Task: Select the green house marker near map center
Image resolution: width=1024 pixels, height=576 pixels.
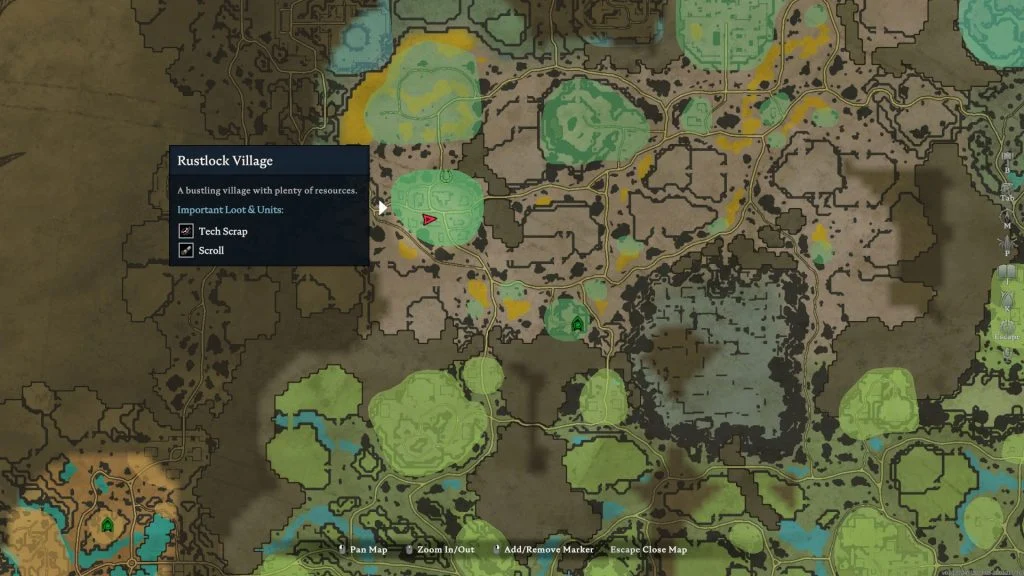Action: 577,324
